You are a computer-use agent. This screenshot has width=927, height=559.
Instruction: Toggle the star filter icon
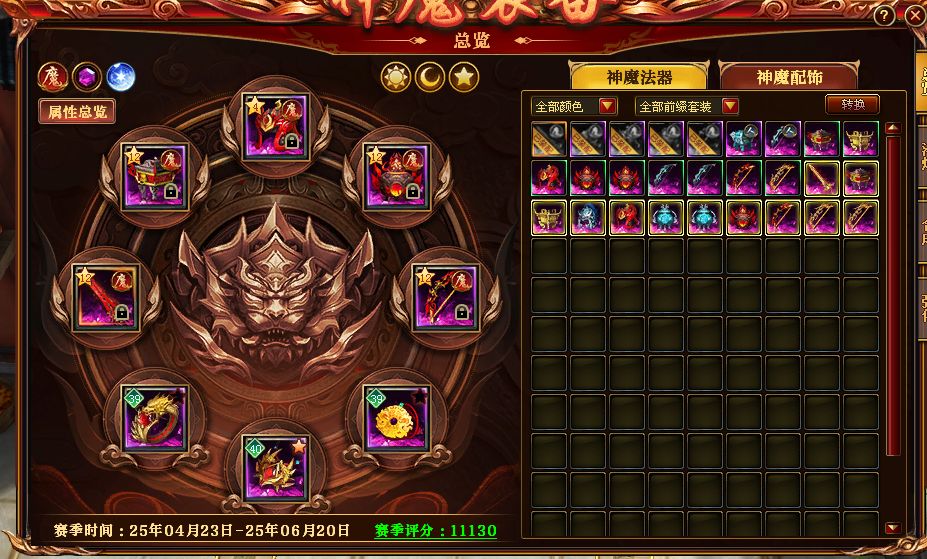point(462,76)
